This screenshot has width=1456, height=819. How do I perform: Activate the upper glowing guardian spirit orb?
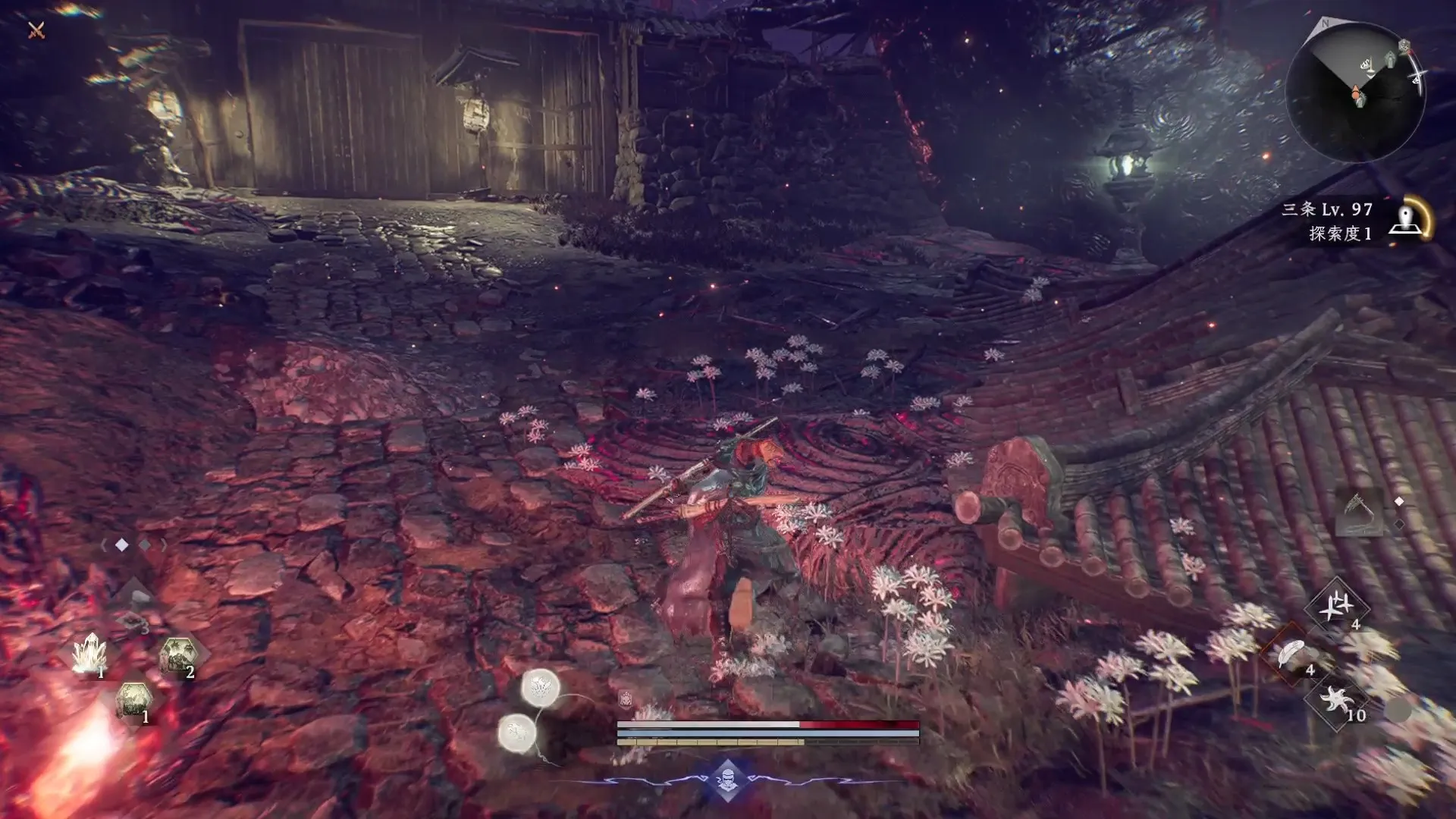coord(541,689)
